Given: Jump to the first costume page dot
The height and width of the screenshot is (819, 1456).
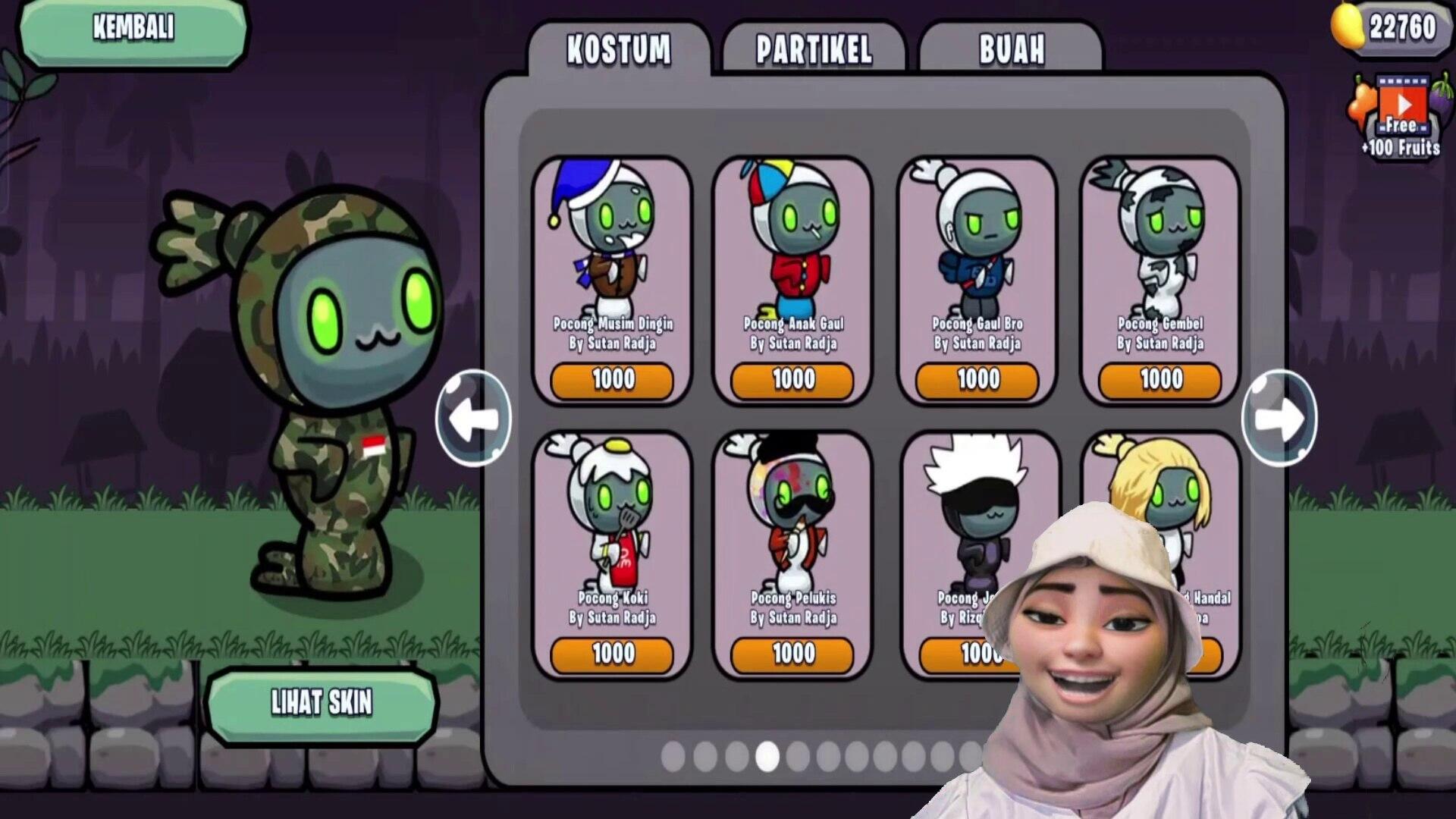Looking at the screenshot, I should pyautogui.click(x=673, y=757).
